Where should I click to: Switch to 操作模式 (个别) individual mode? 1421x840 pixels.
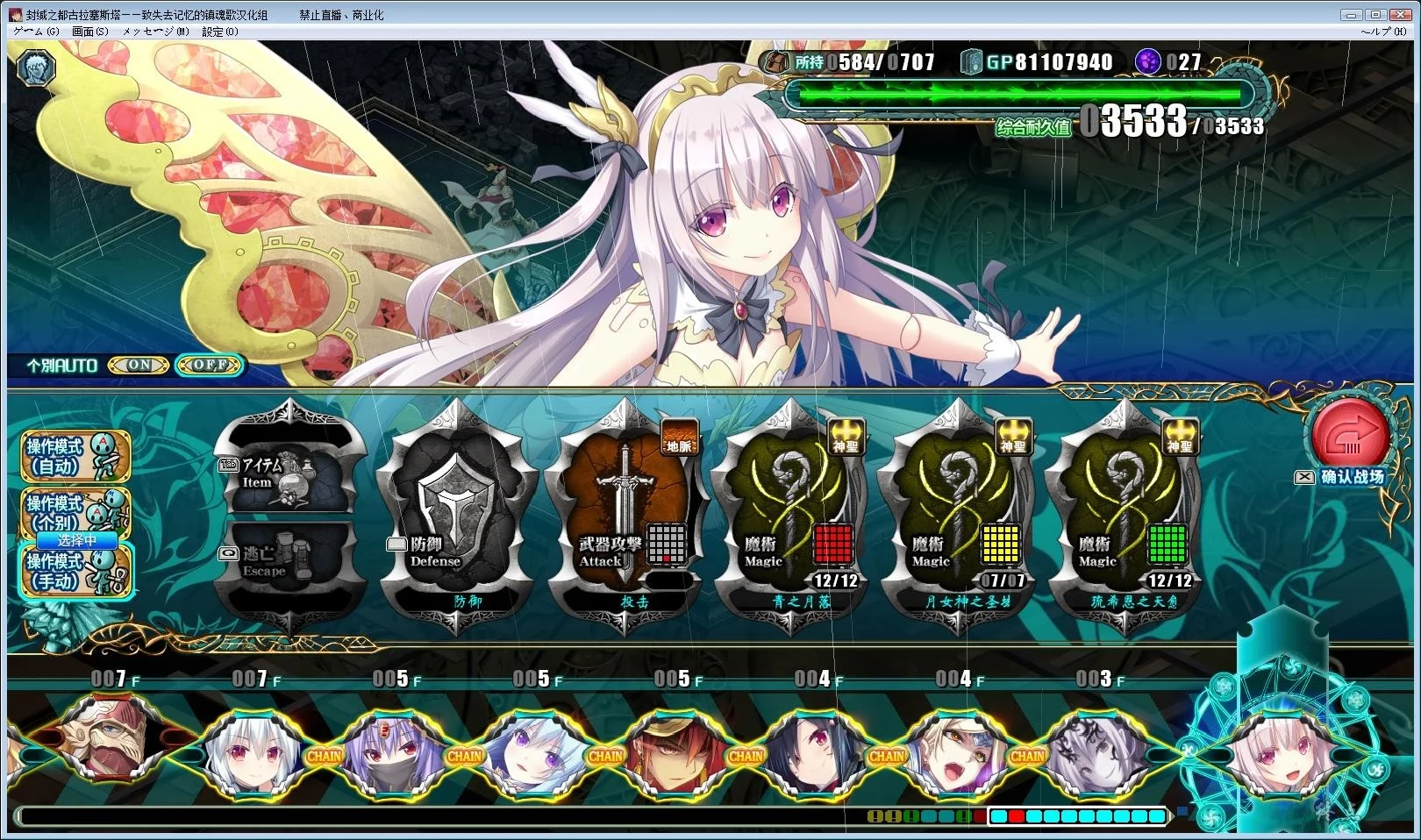point(75,511)
